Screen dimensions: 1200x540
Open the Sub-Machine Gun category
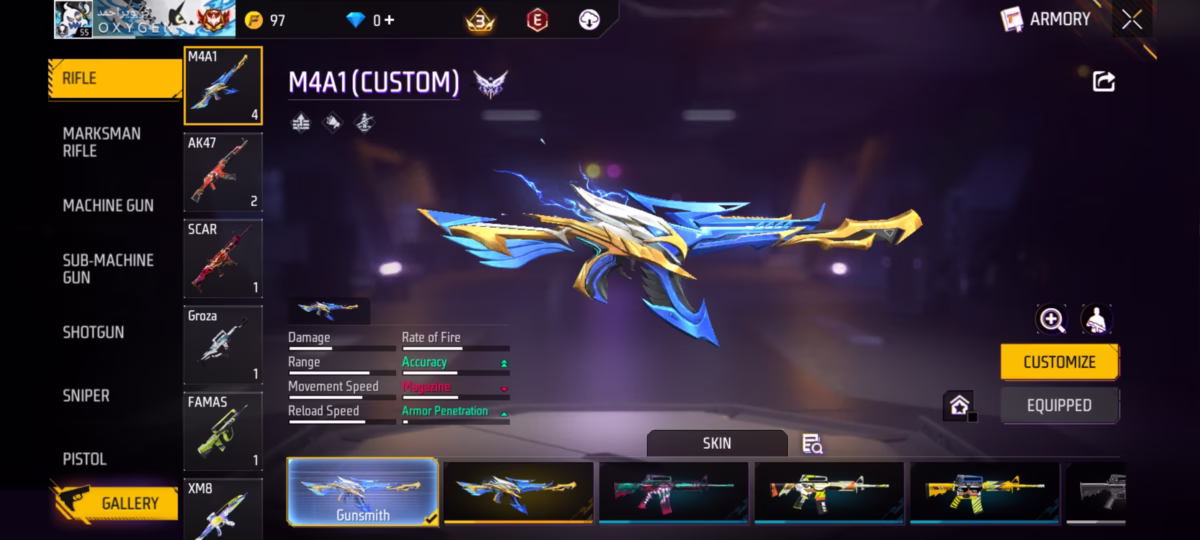coord(108,268)
